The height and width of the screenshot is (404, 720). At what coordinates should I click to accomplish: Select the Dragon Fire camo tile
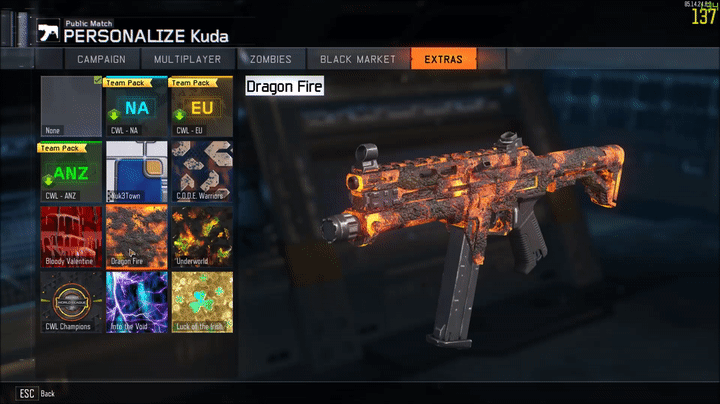click(137, 237)
